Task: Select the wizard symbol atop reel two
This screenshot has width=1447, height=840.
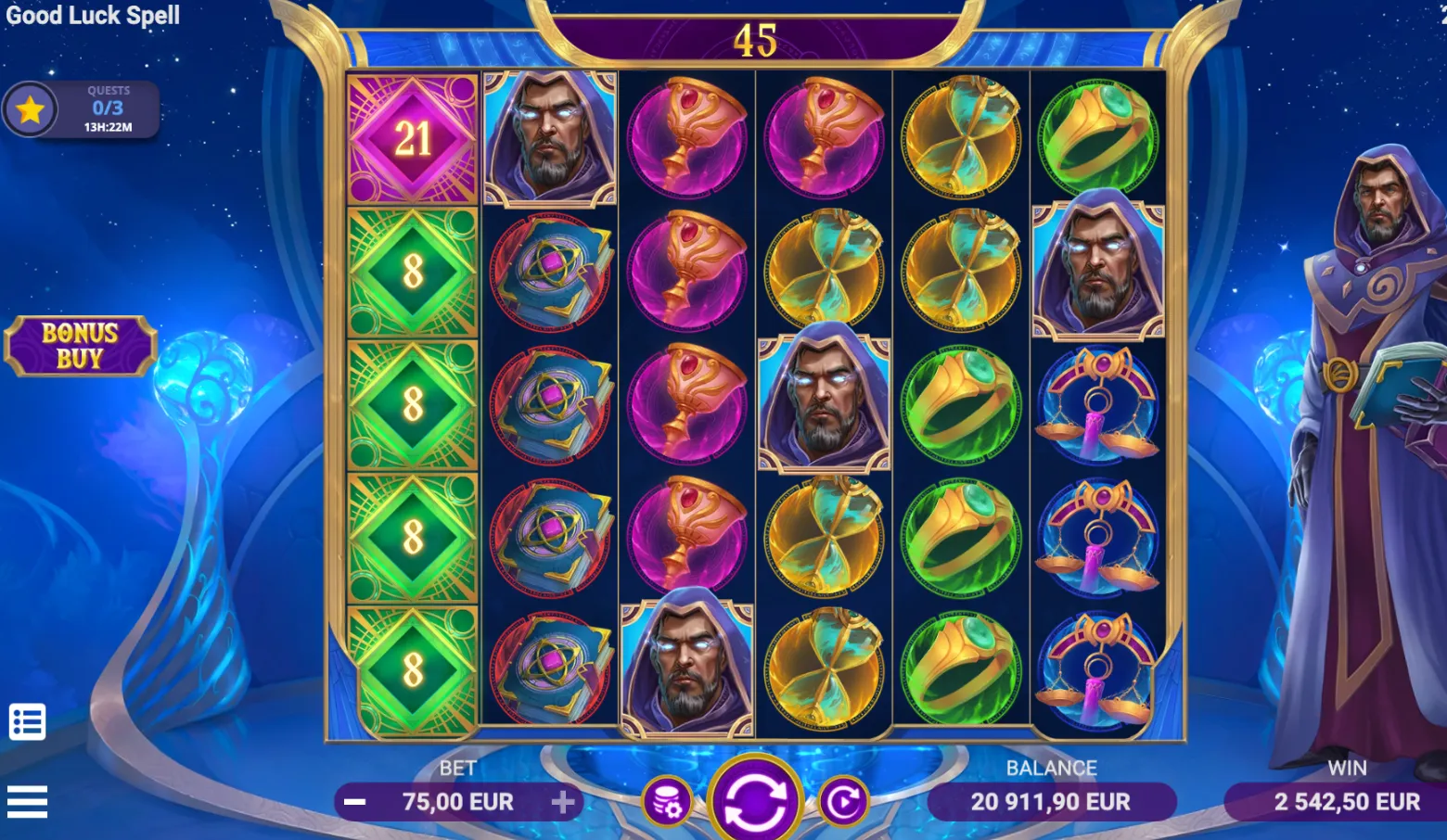Action: pos(551,137)
